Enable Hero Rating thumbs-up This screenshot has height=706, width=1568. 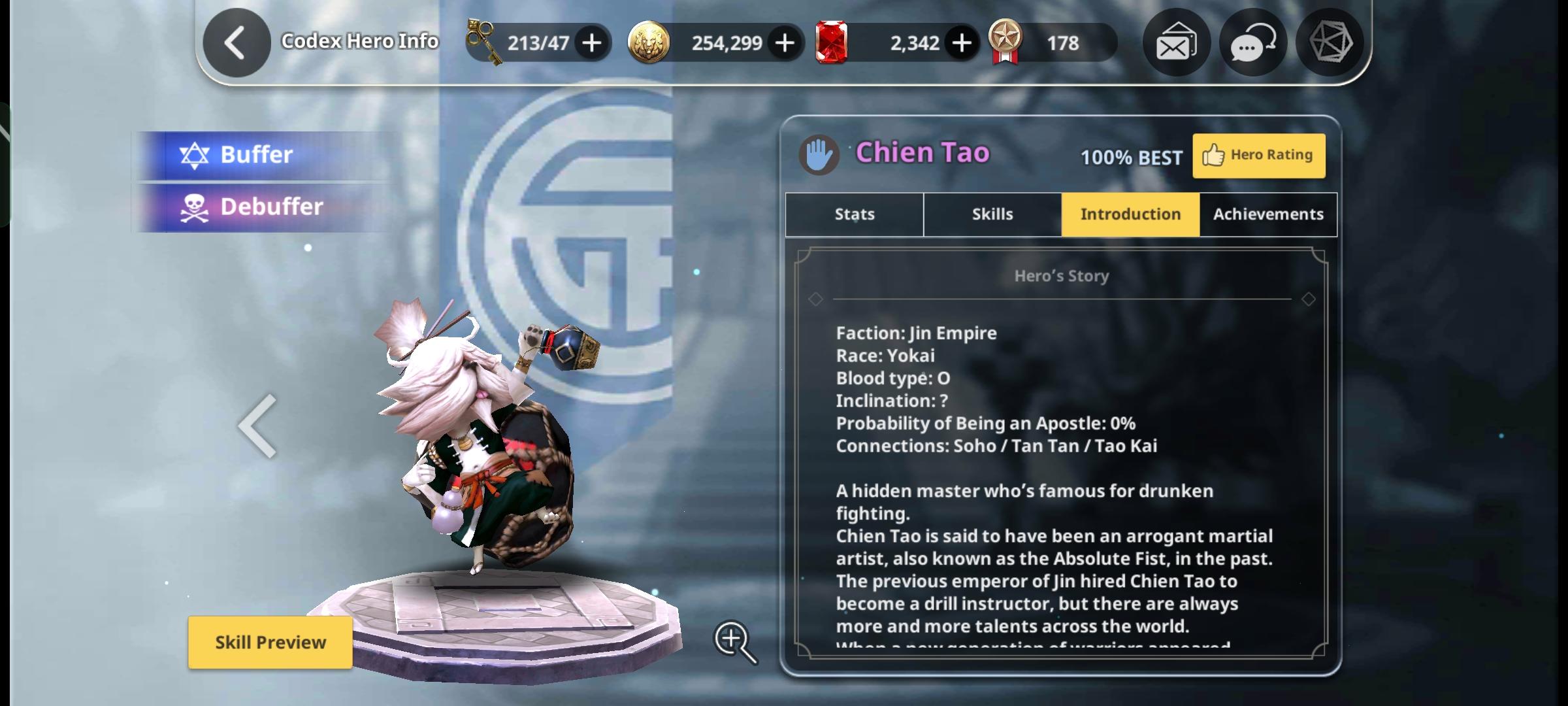[x=1258, y=155]
